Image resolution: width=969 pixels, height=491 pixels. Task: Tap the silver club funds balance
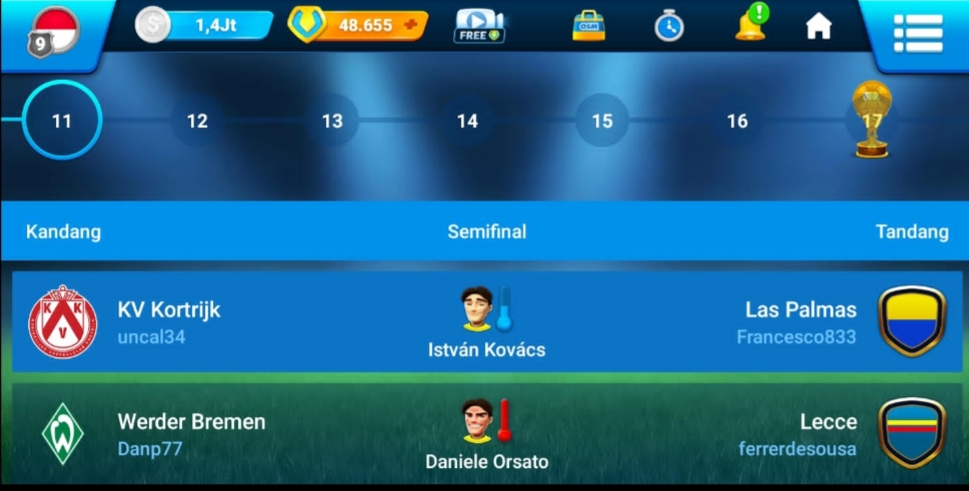204,25
